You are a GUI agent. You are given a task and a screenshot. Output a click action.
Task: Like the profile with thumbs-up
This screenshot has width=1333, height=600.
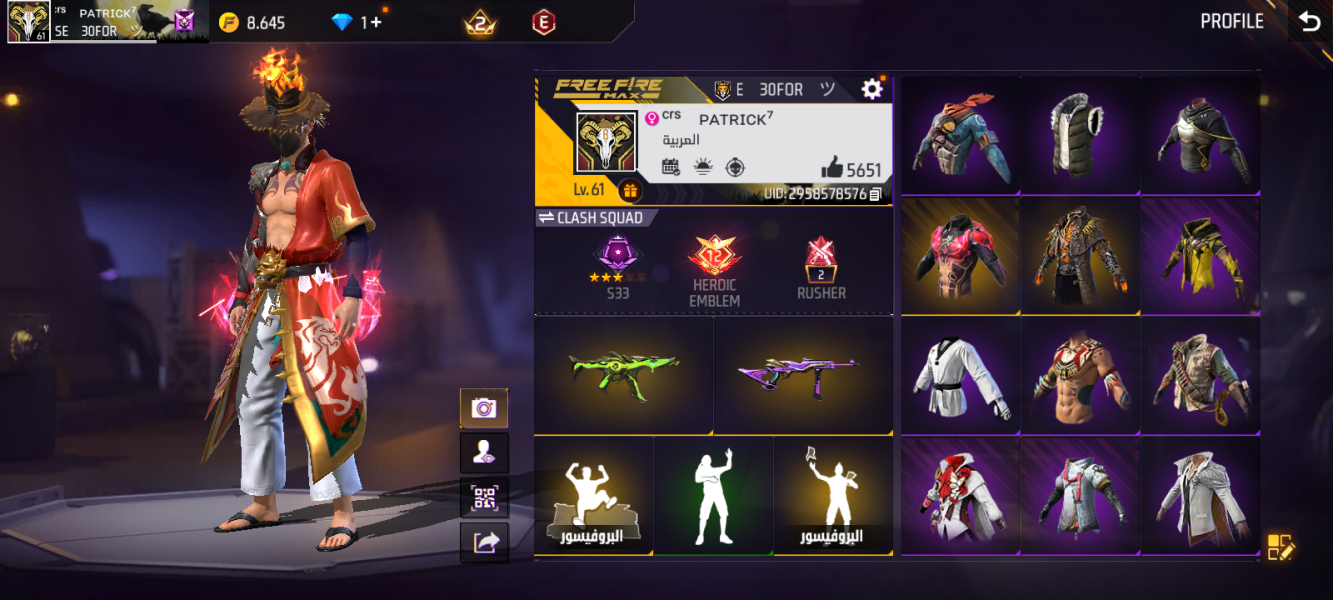[x=832, y=168]
